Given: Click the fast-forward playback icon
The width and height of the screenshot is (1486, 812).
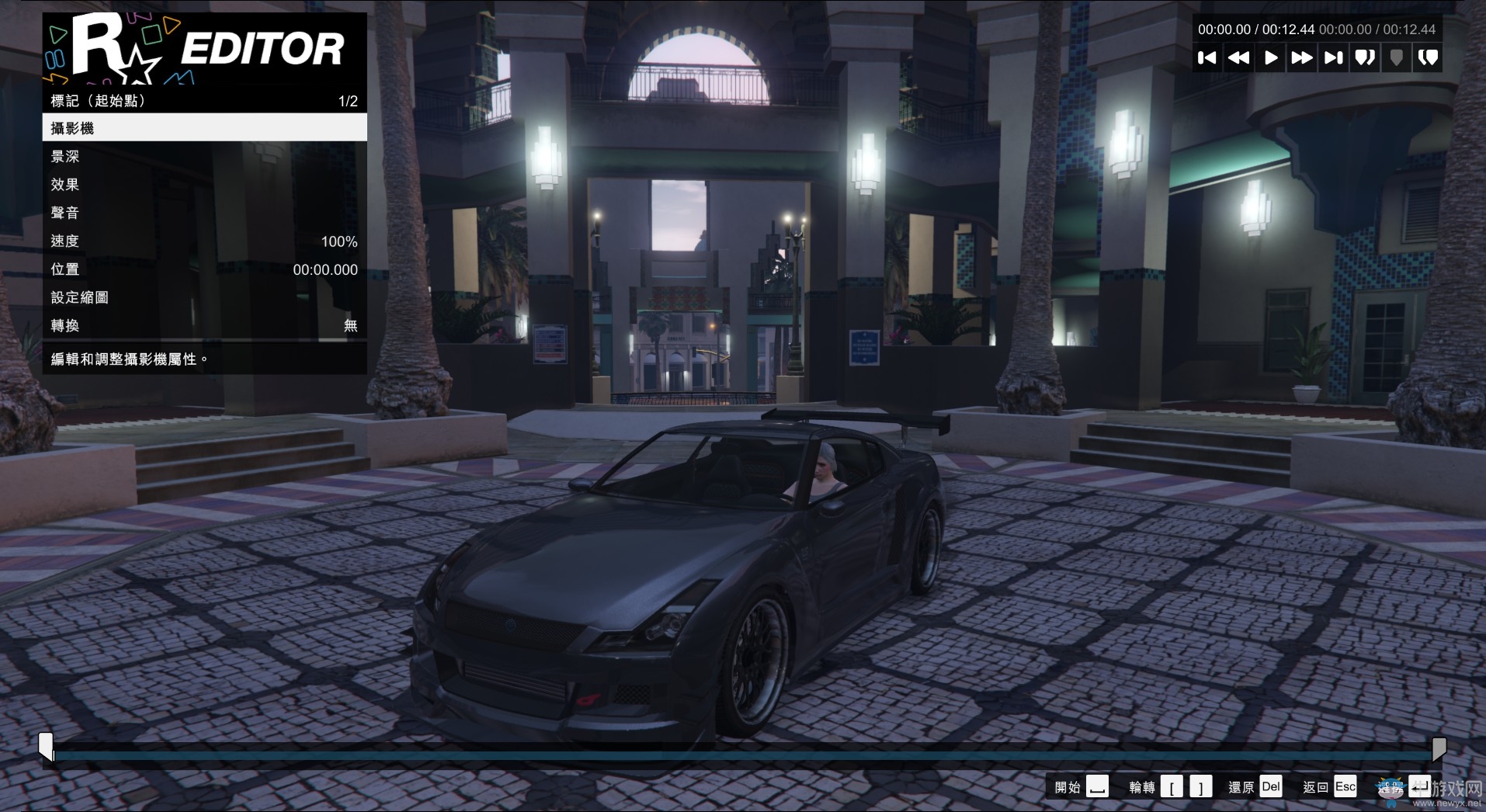Looking at the screenshot, I should coord(1302,57).
